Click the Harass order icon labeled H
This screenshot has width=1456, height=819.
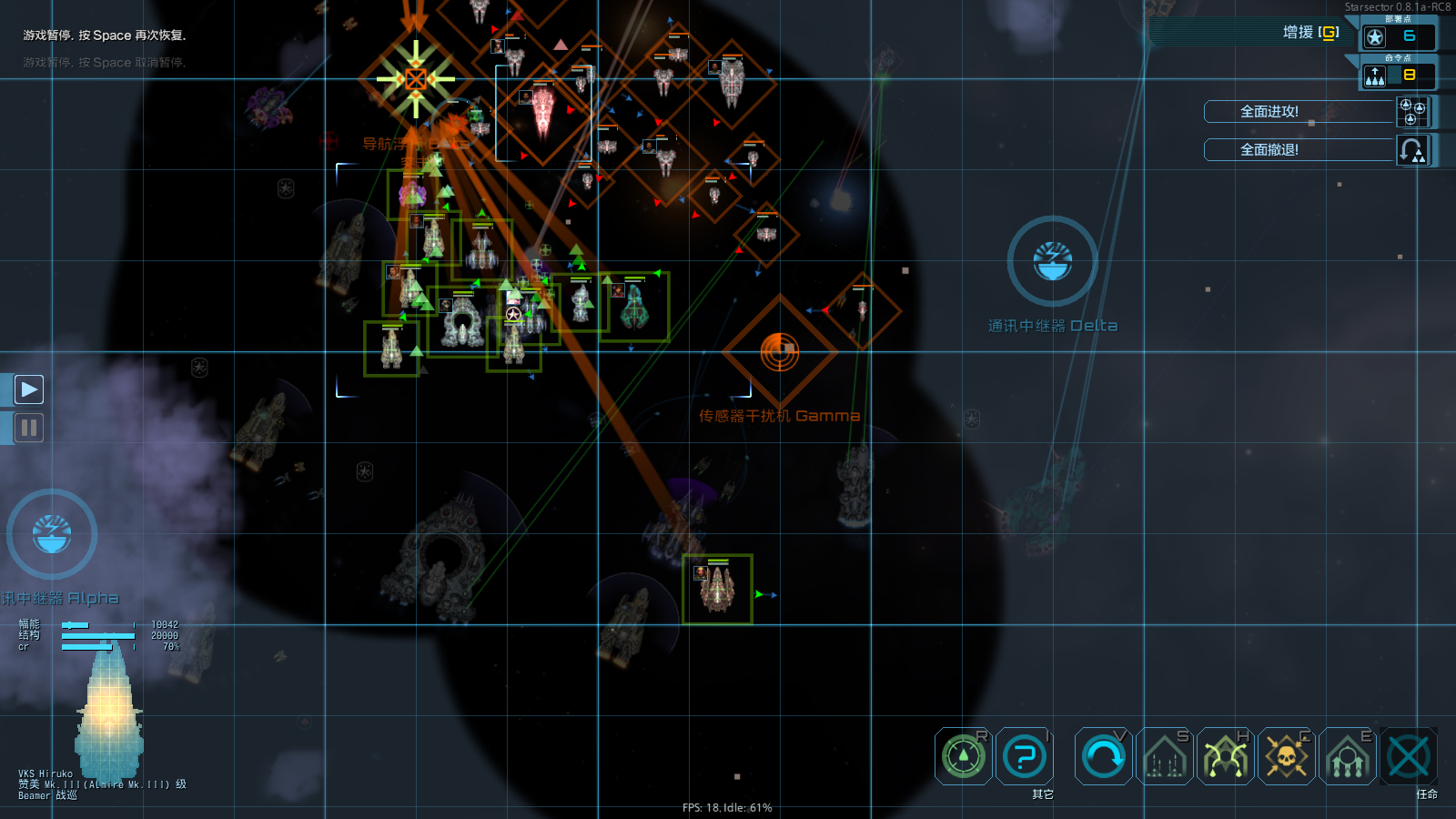(1225, 755)
